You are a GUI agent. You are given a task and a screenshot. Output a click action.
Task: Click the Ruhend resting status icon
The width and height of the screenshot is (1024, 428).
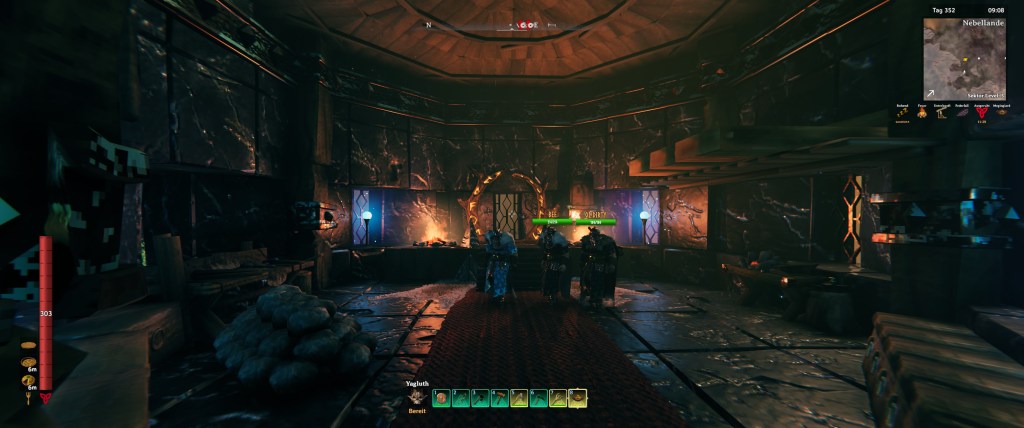pos(904,113)
